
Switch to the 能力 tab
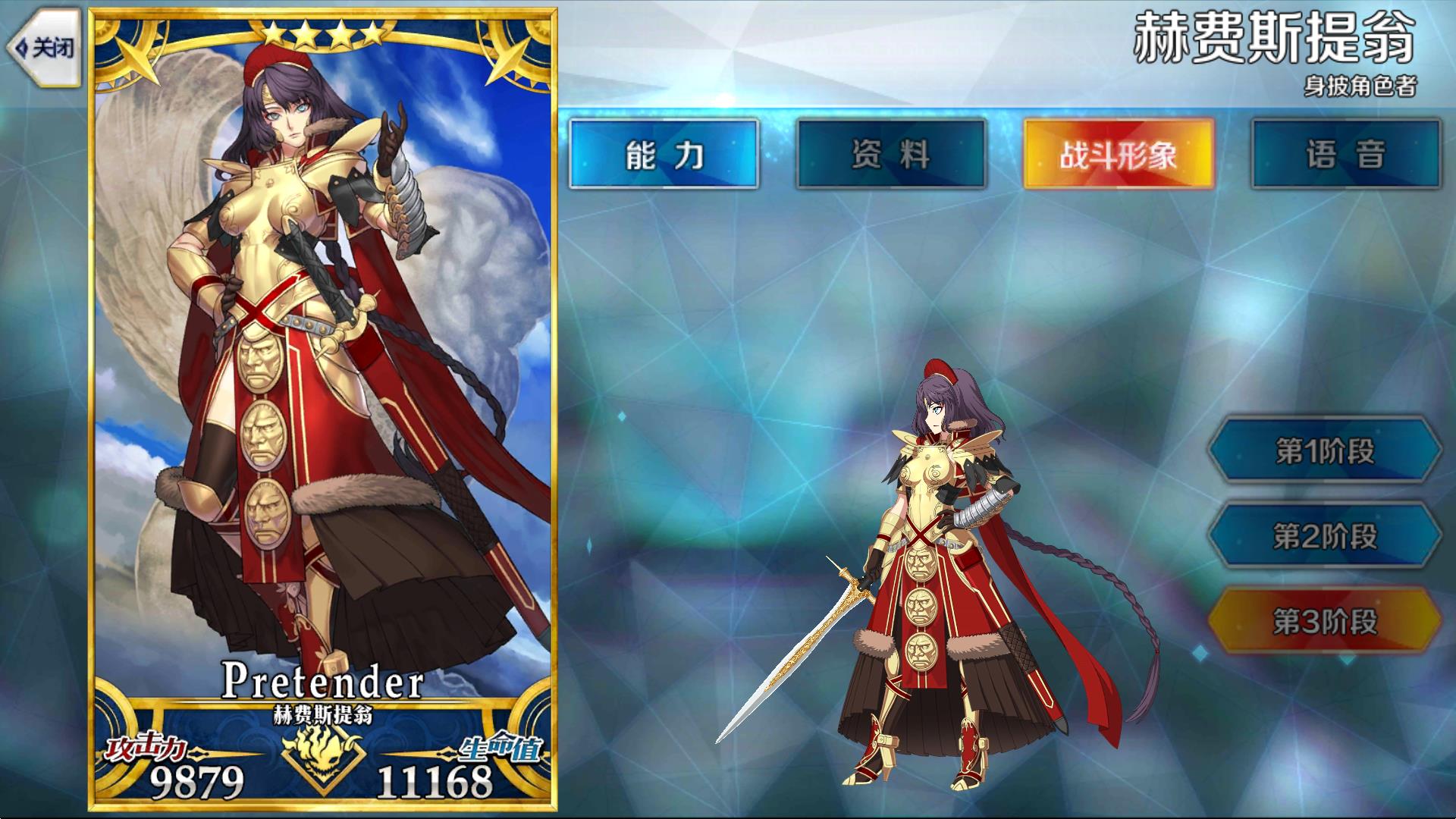click(x=665, y=155)
